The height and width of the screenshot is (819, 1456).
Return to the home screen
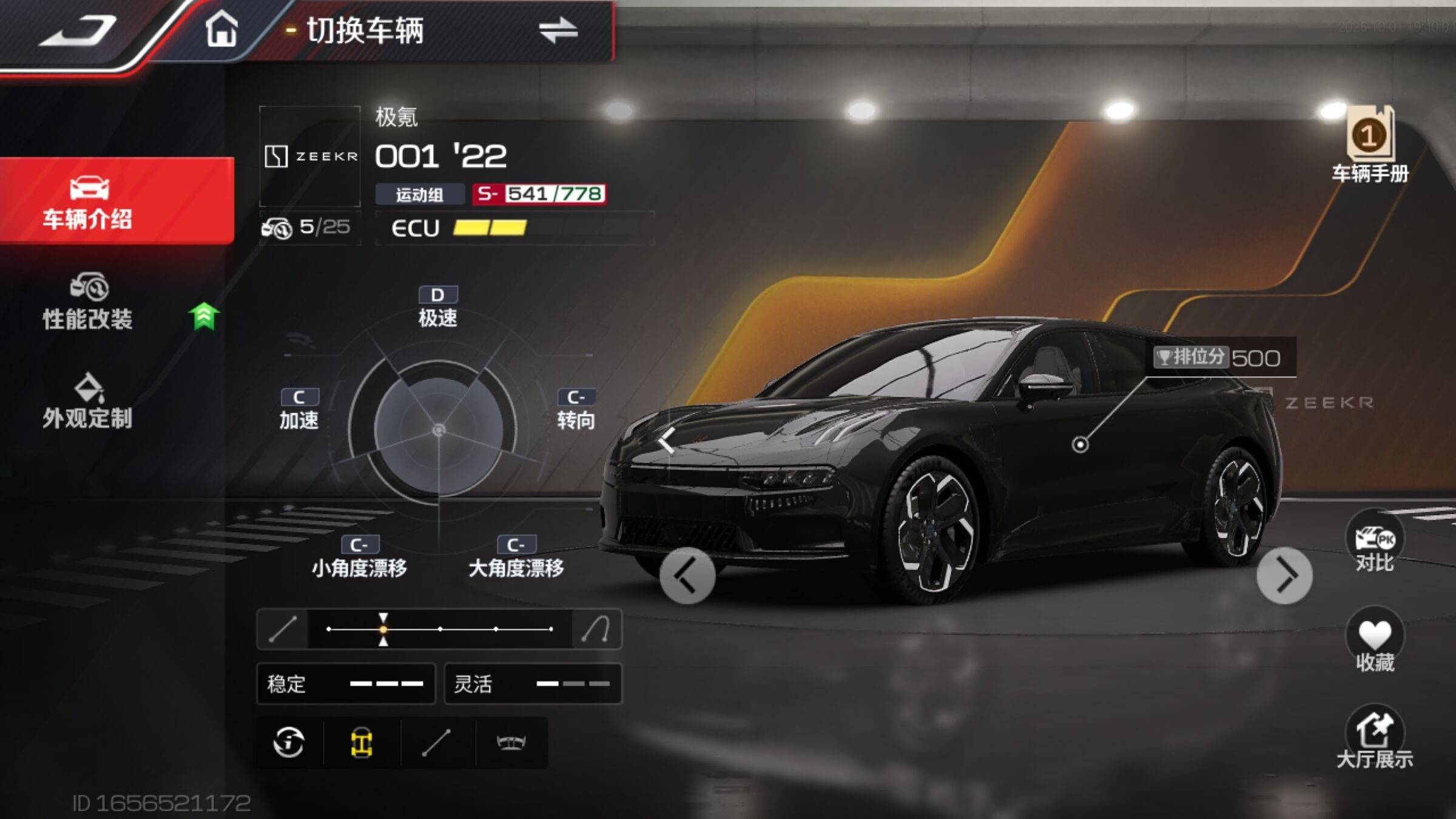221,29
